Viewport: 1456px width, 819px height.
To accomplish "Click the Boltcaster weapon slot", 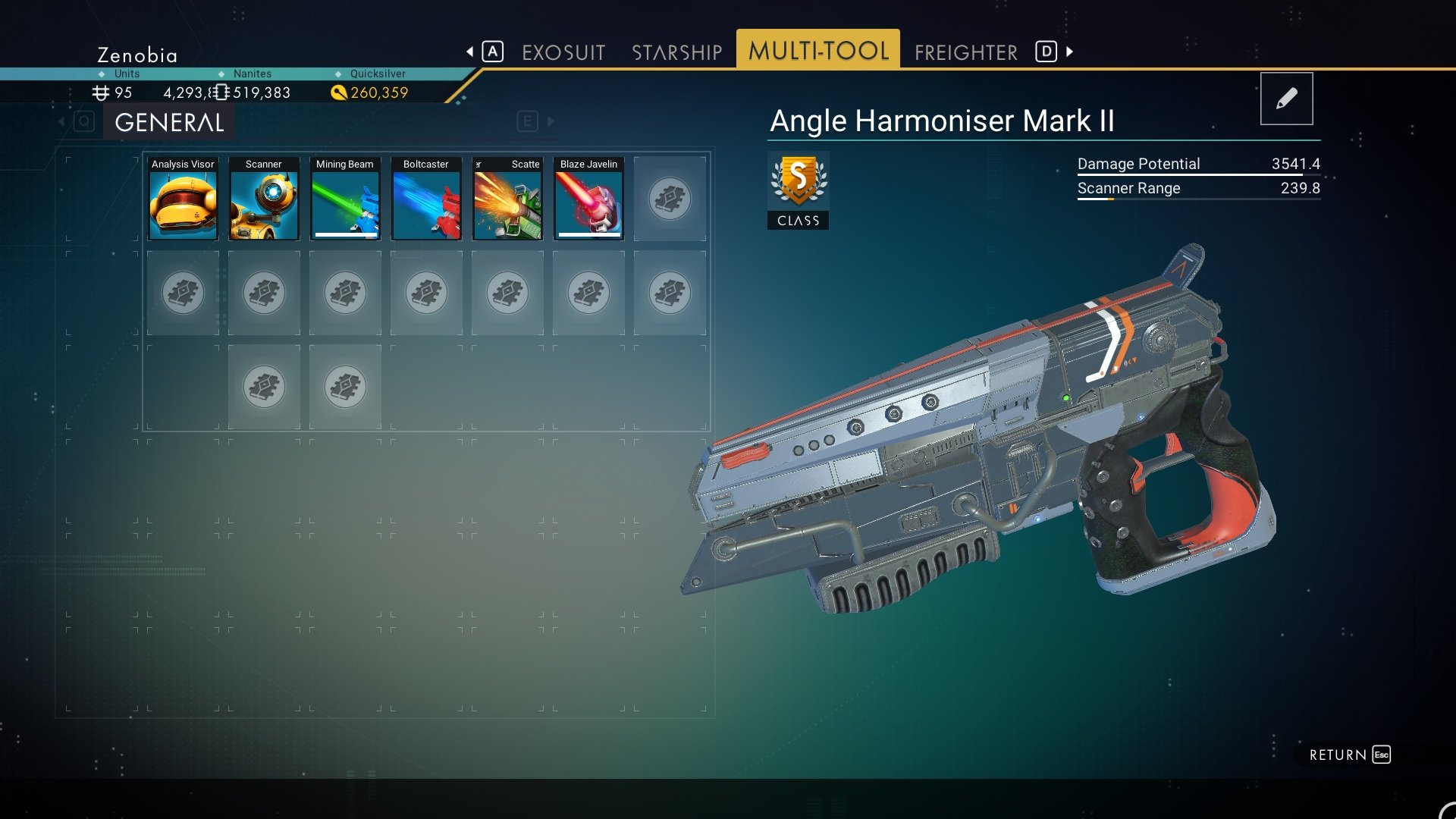I will click(426, 199).
